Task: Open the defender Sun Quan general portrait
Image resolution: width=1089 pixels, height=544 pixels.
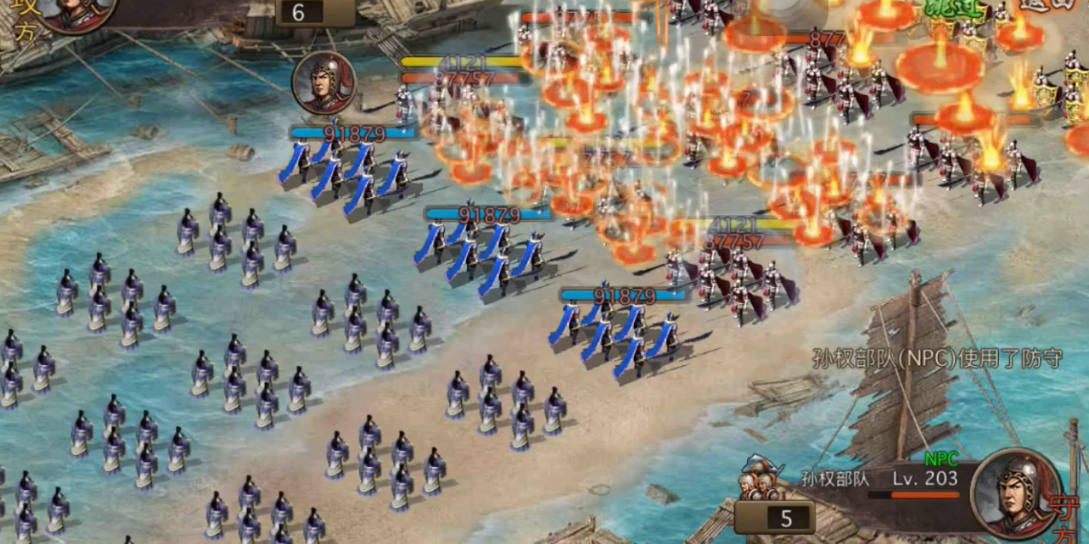Action: tap(1015, 490)
